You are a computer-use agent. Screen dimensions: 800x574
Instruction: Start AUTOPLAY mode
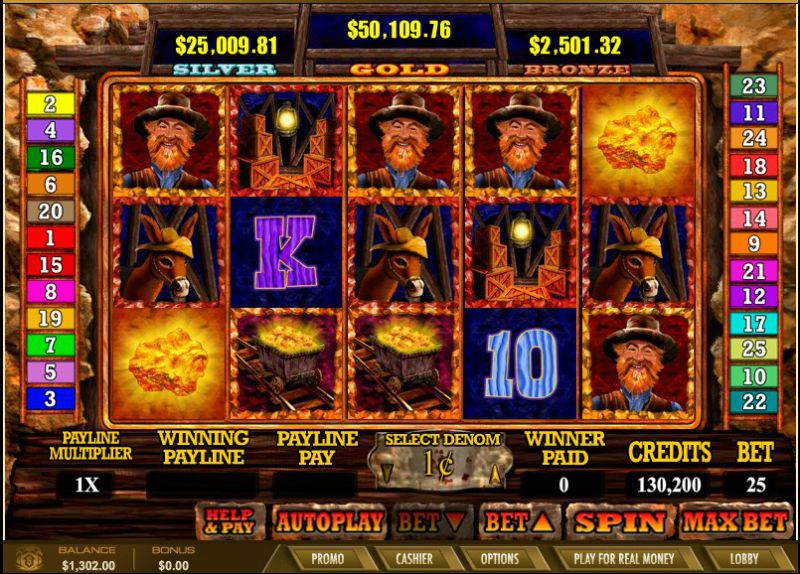pyautogui.click(x=329, y=521)
